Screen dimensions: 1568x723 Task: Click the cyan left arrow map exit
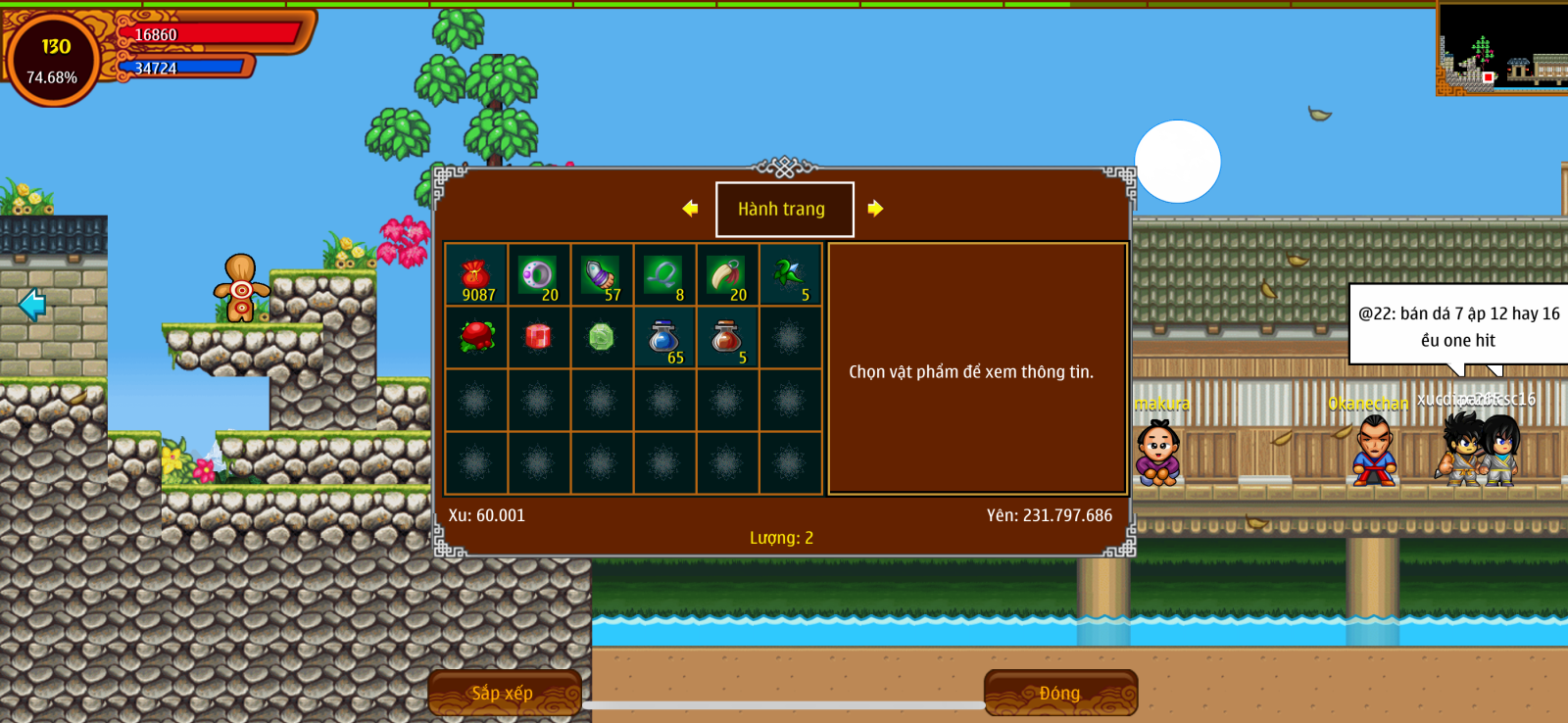click(32, 305)
